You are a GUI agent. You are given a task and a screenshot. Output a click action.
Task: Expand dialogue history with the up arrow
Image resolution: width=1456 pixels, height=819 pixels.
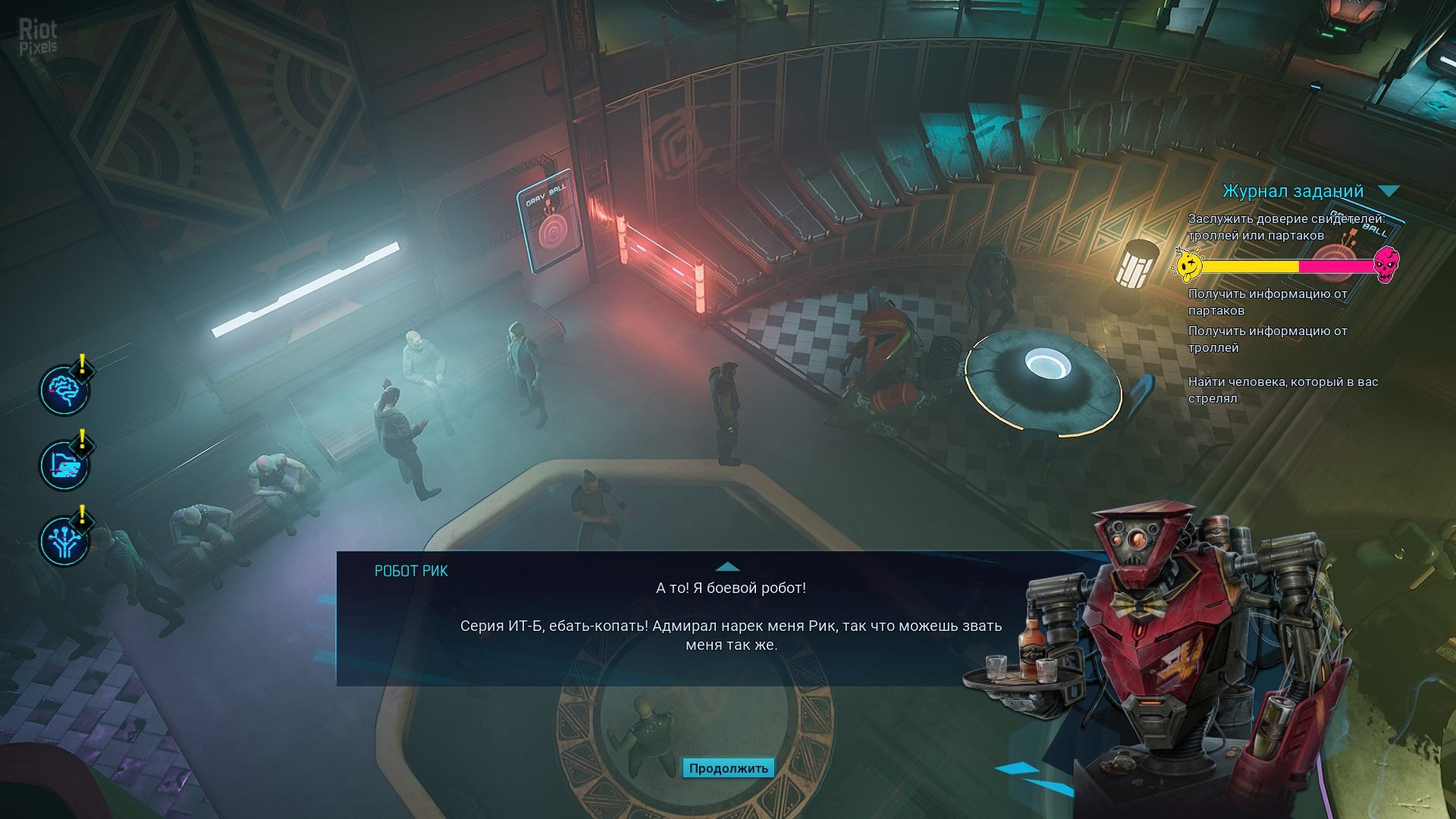coord(727,566)
